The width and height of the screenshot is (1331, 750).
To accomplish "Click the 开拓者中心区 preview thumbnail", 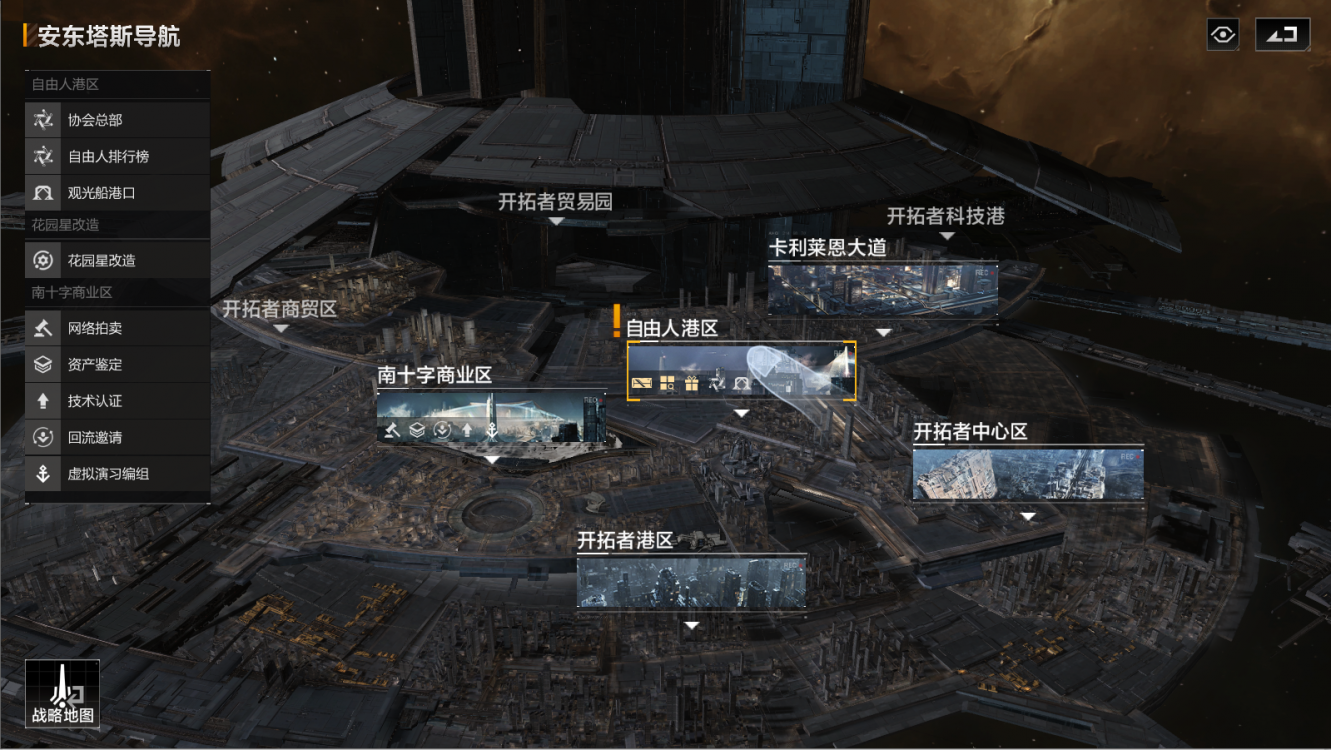I will pyautogui.click(x=1027, y=475).
